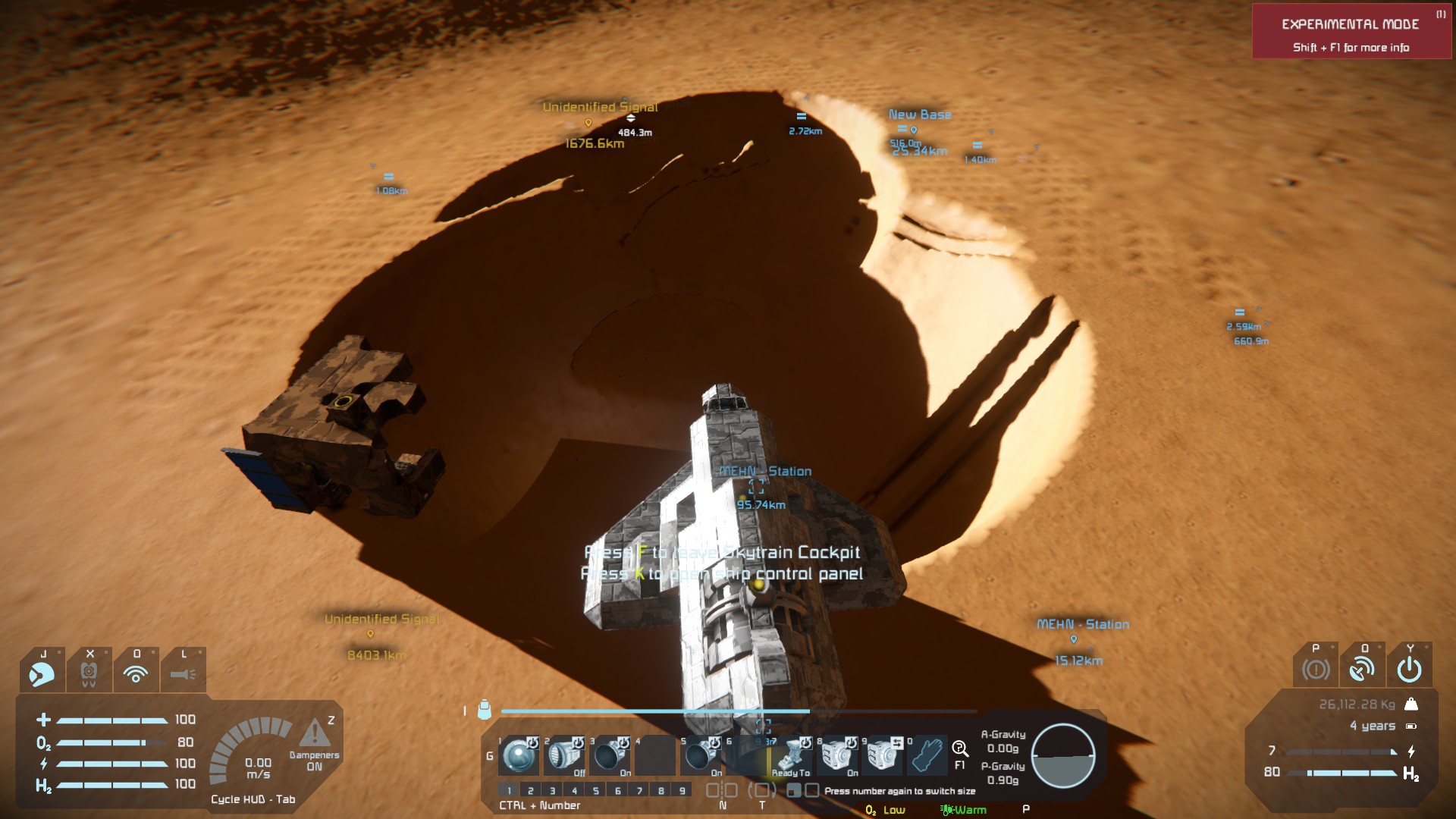Select the sphere block in toolbar slot 1
The width and height of the screenshot is (1456, 819).
[x=519, y=755]
